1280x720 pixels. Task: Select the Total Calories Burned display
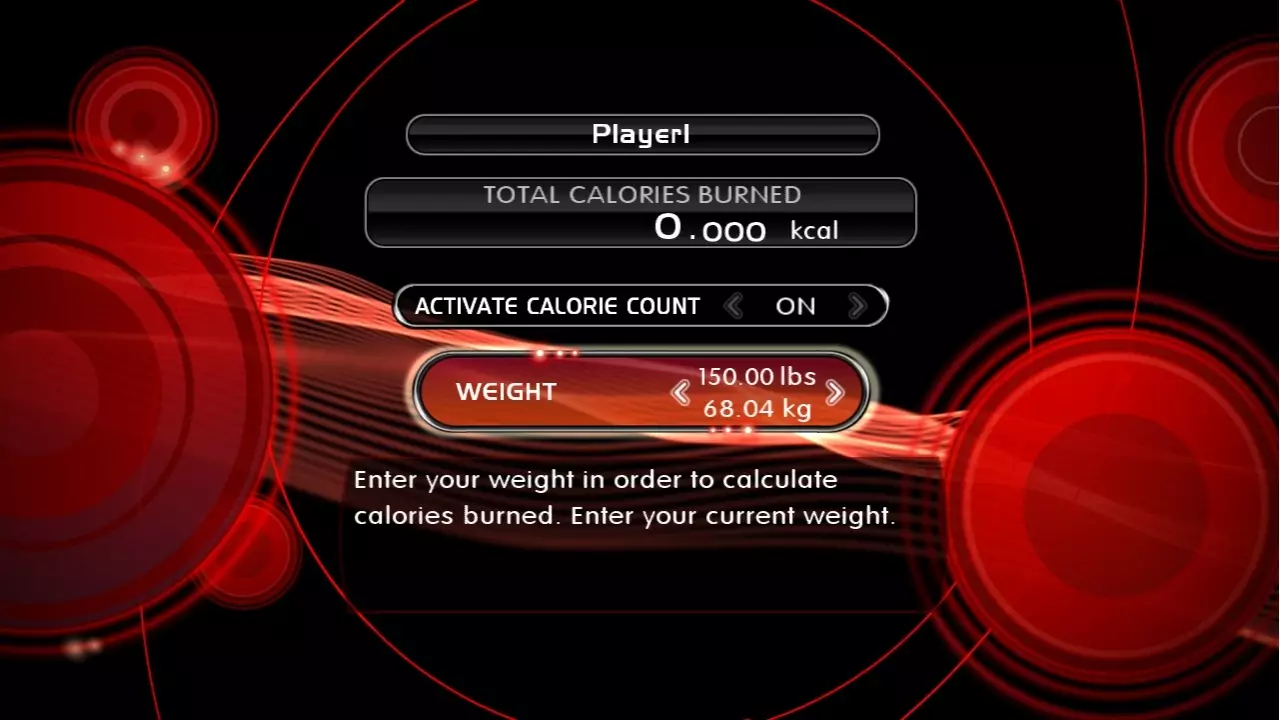[x=641, y=212]
